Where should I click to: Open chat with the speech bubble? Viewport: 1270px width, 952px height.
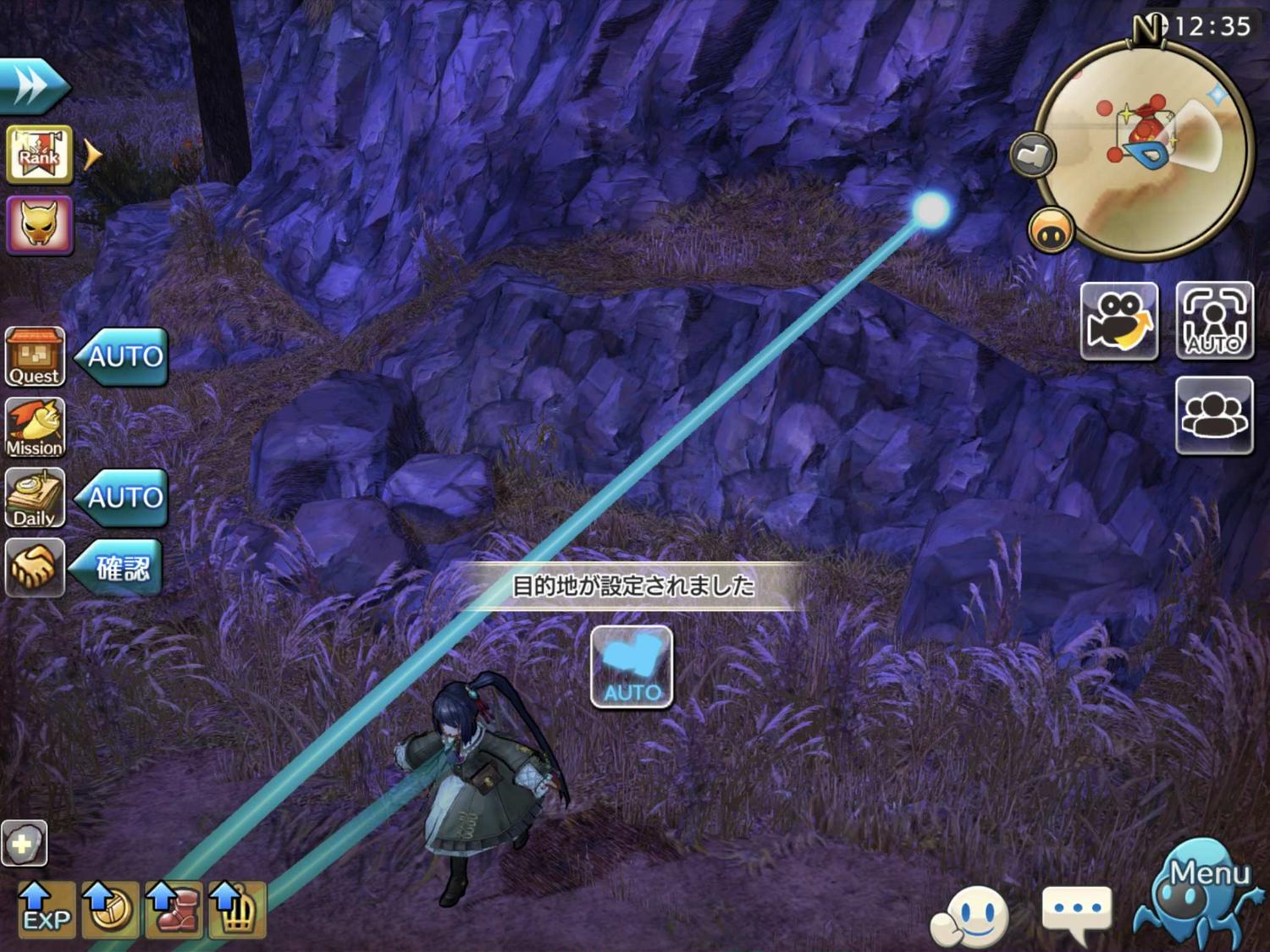coord(1076,912)
